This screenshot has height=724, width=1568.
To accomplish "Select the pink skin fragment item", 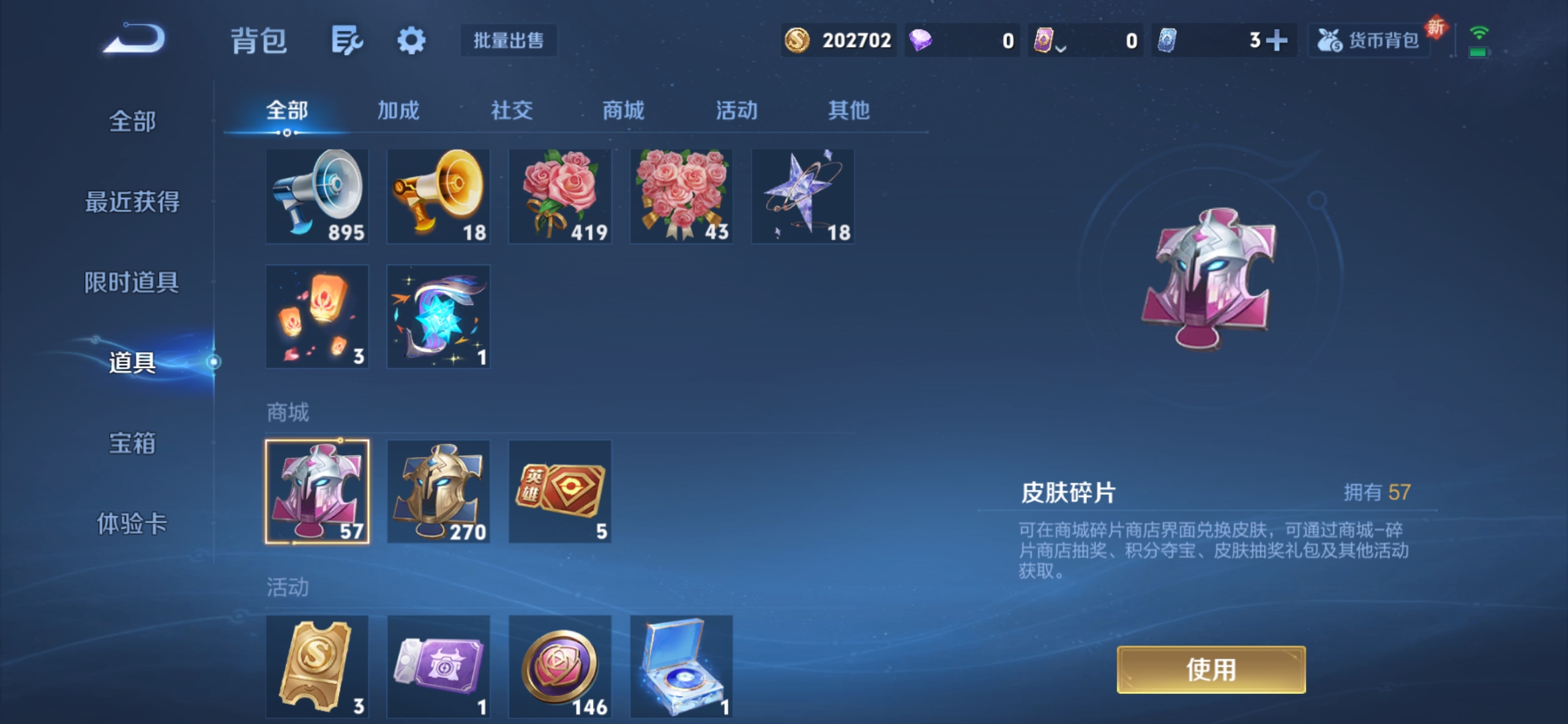I will (316, 491).
